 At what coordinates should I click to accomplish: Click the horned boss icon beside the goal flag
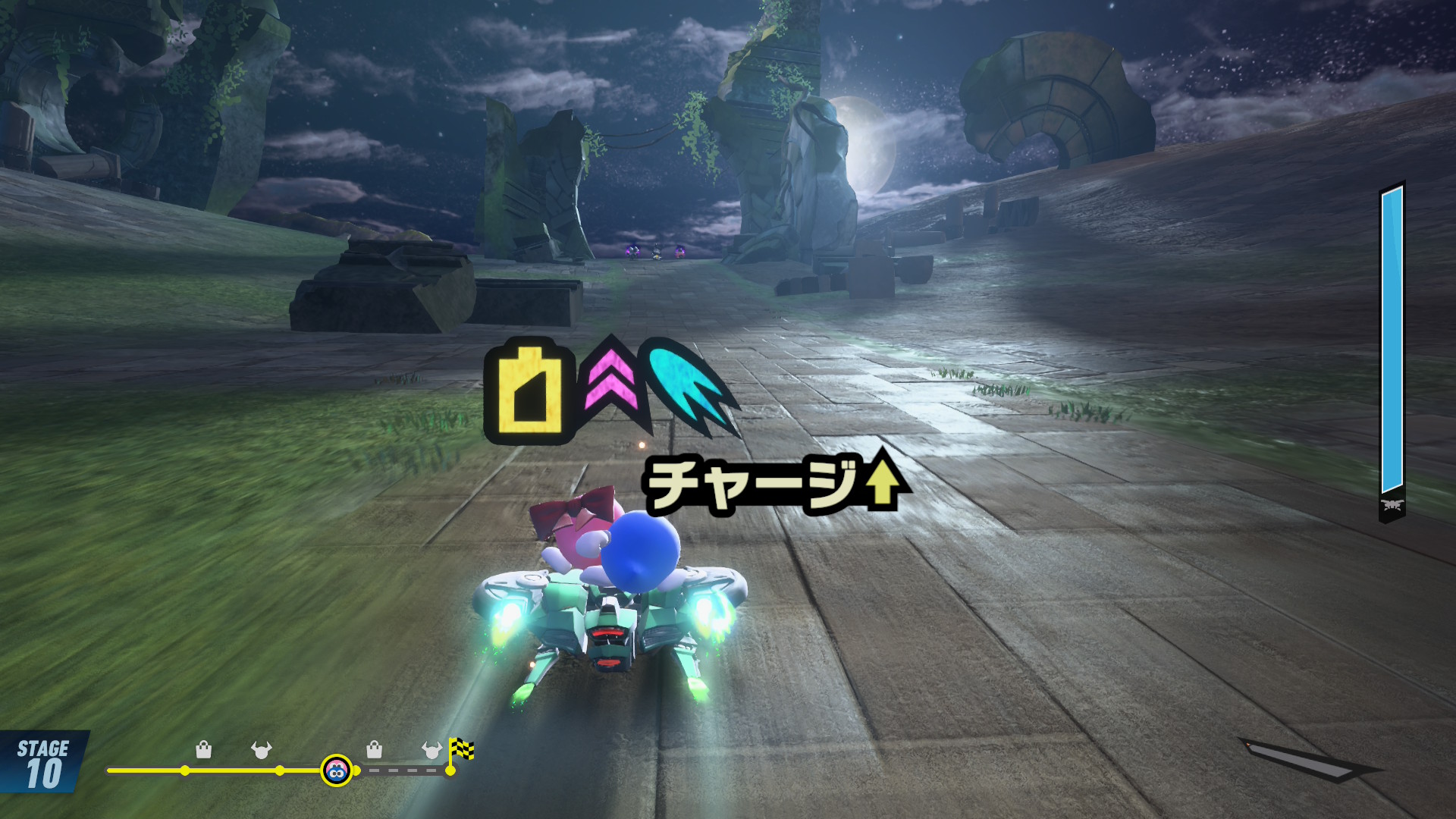pos(431,750)
